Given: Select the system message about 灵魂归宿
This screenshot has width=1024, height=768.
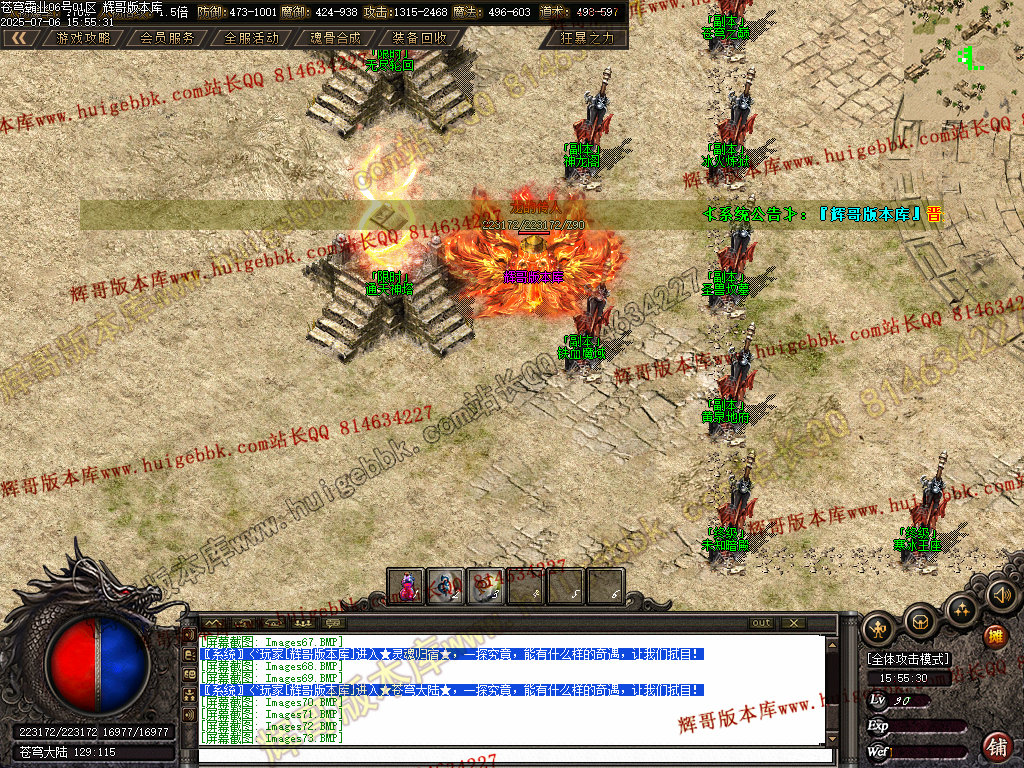Looking at the screenshot, I should 452,654.
